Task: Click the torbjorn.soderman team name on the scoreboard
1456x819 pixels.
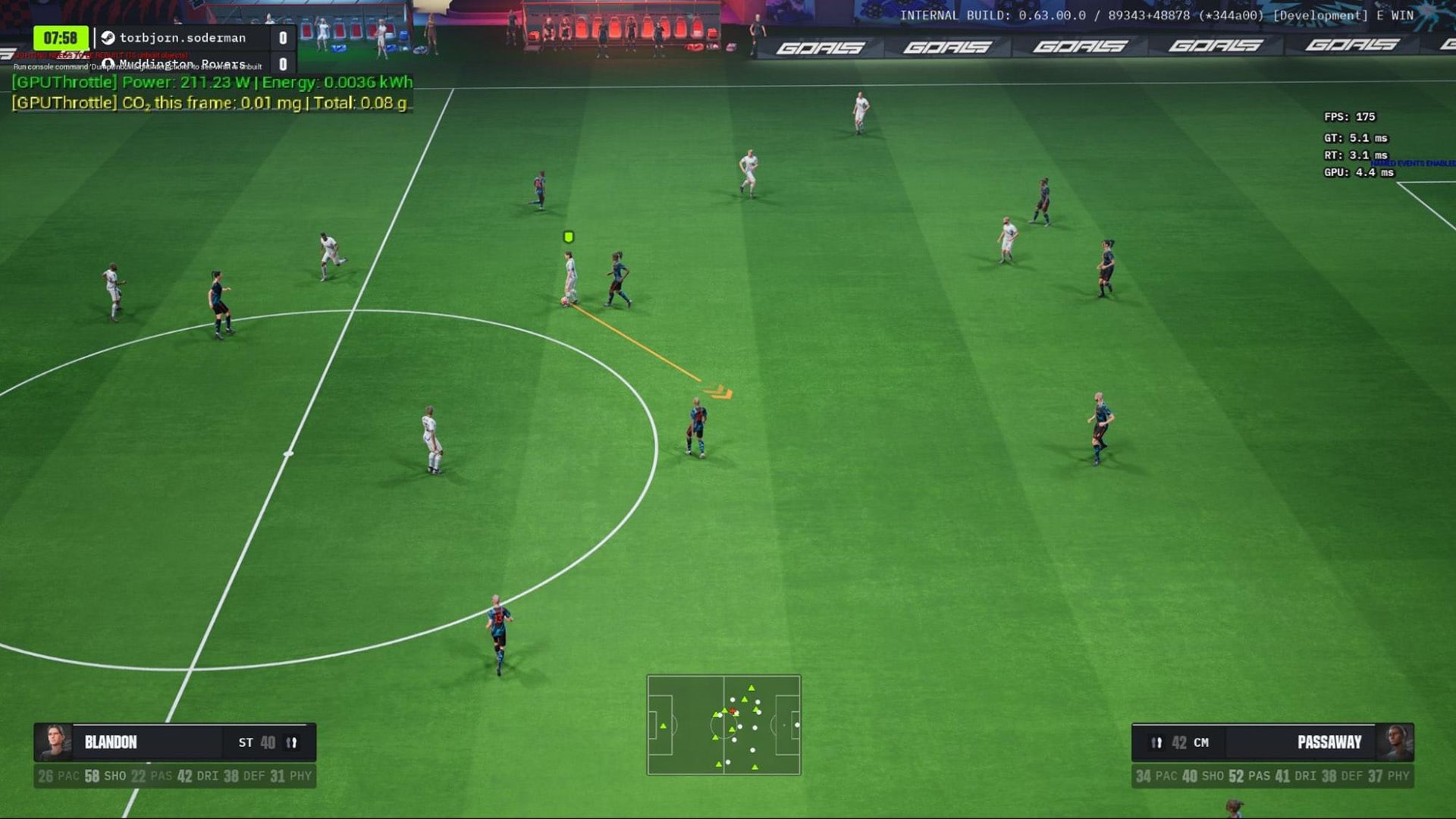Action: coord(183,38)
